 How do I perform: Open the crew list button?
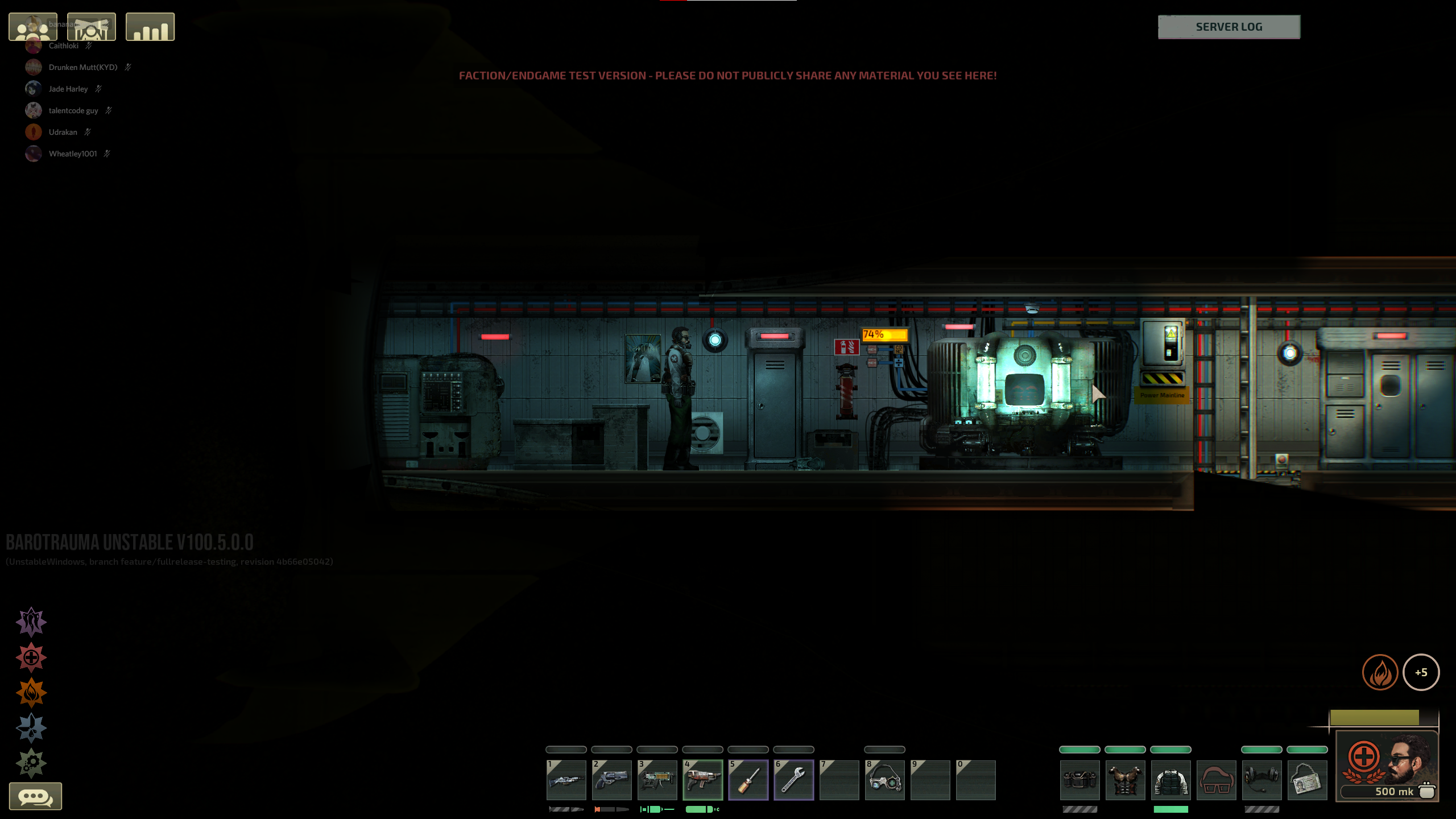33,27
